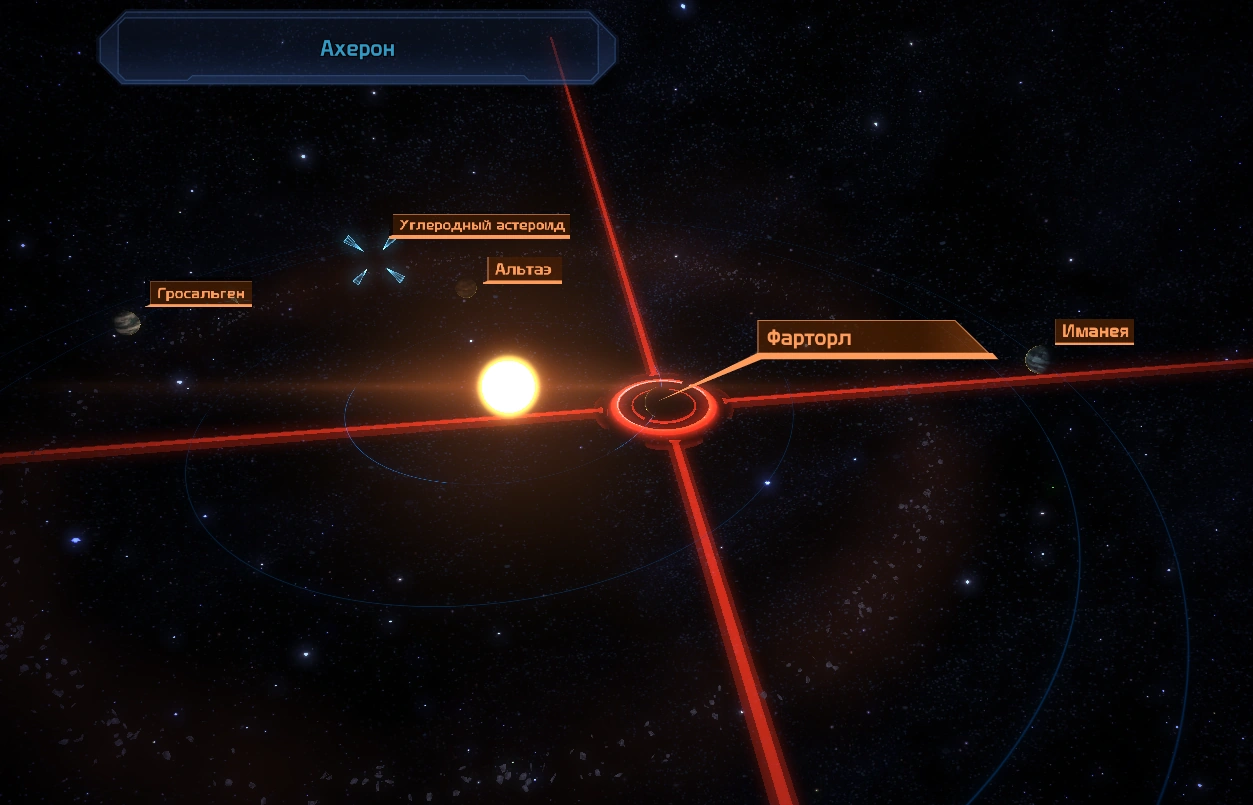The height and width of the screenshot is (805, 1253).
Task: Select the Углеродный астероид label
Action: (x=481, y=225)
